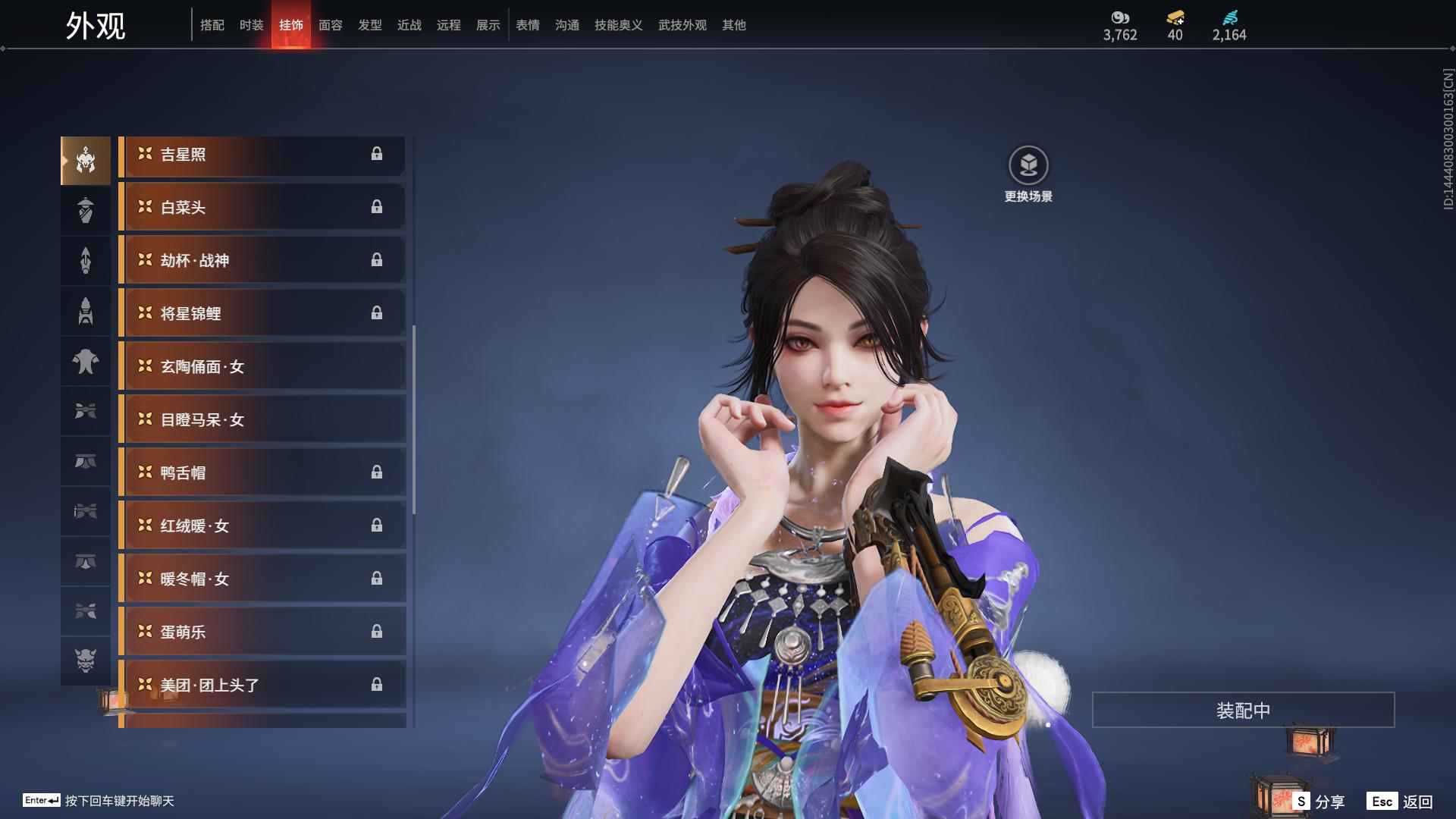Equip the 吉星照 accessory
This screenshot has height=819, width=1456.
[x=262, y=155]
